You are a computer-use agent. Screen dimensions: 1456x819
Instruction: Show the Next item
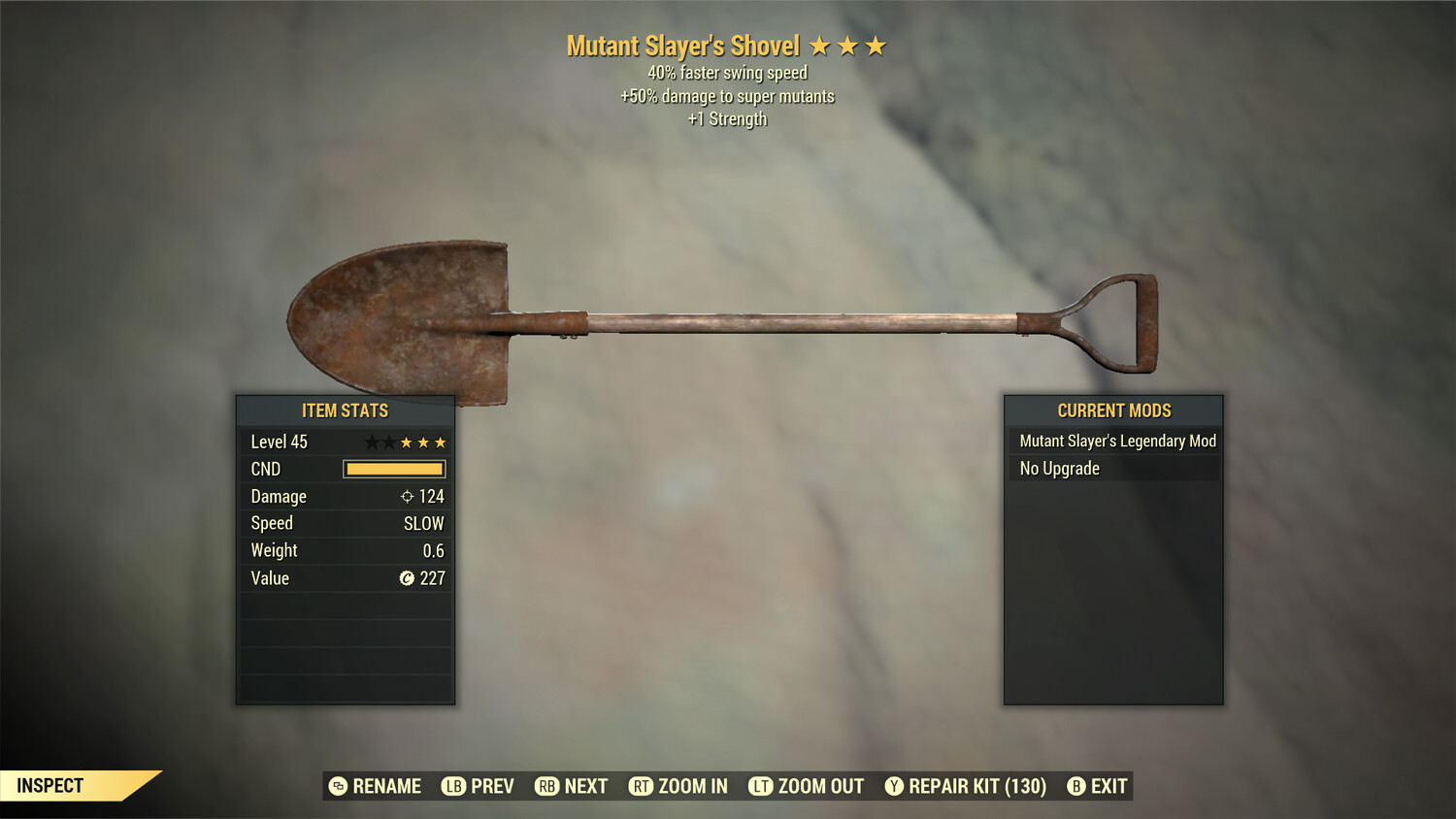(571, 786)
